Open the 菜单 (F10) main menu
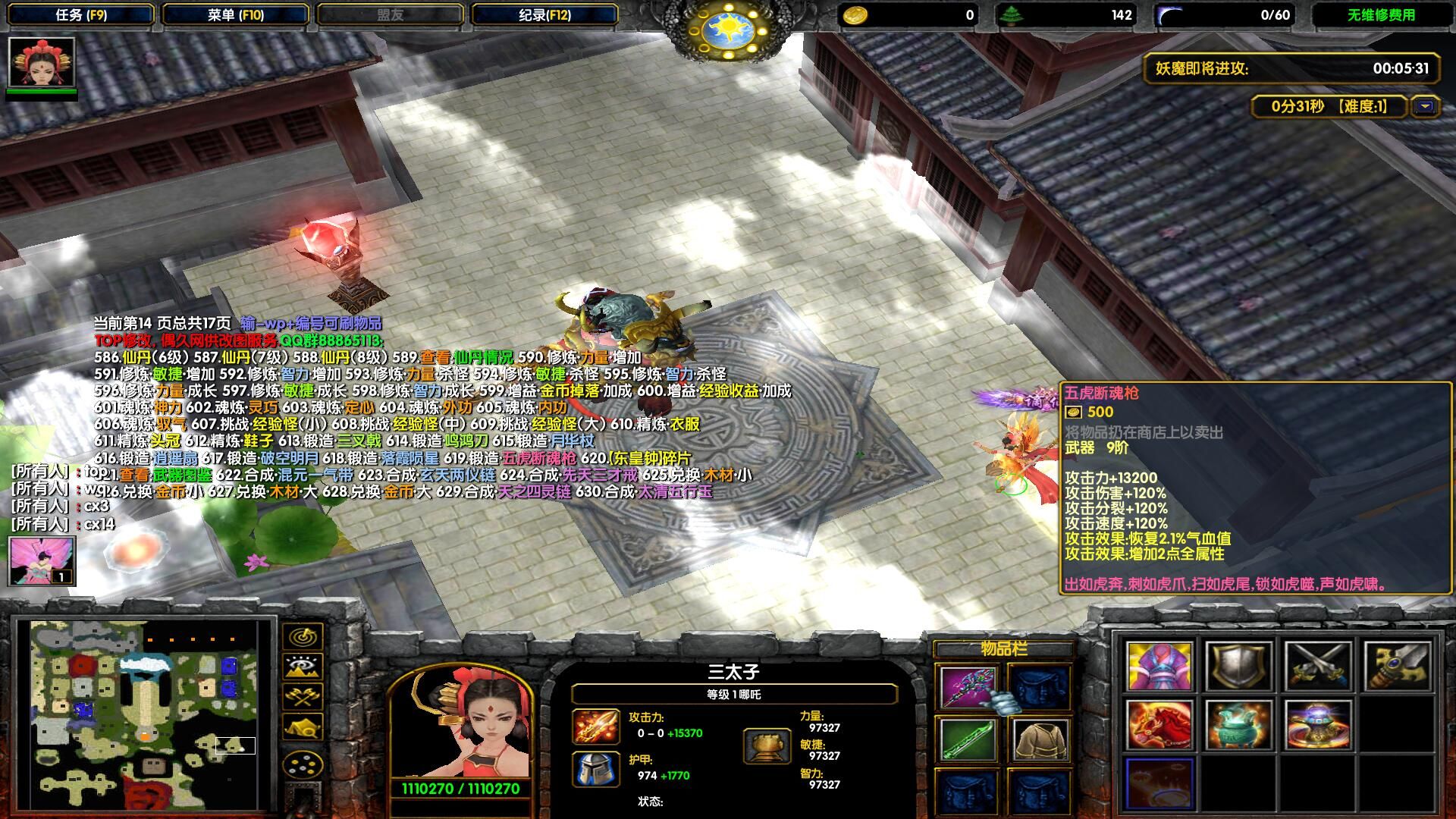The height and width of the screenshot is (819, 1456). [x=236, y=14]
